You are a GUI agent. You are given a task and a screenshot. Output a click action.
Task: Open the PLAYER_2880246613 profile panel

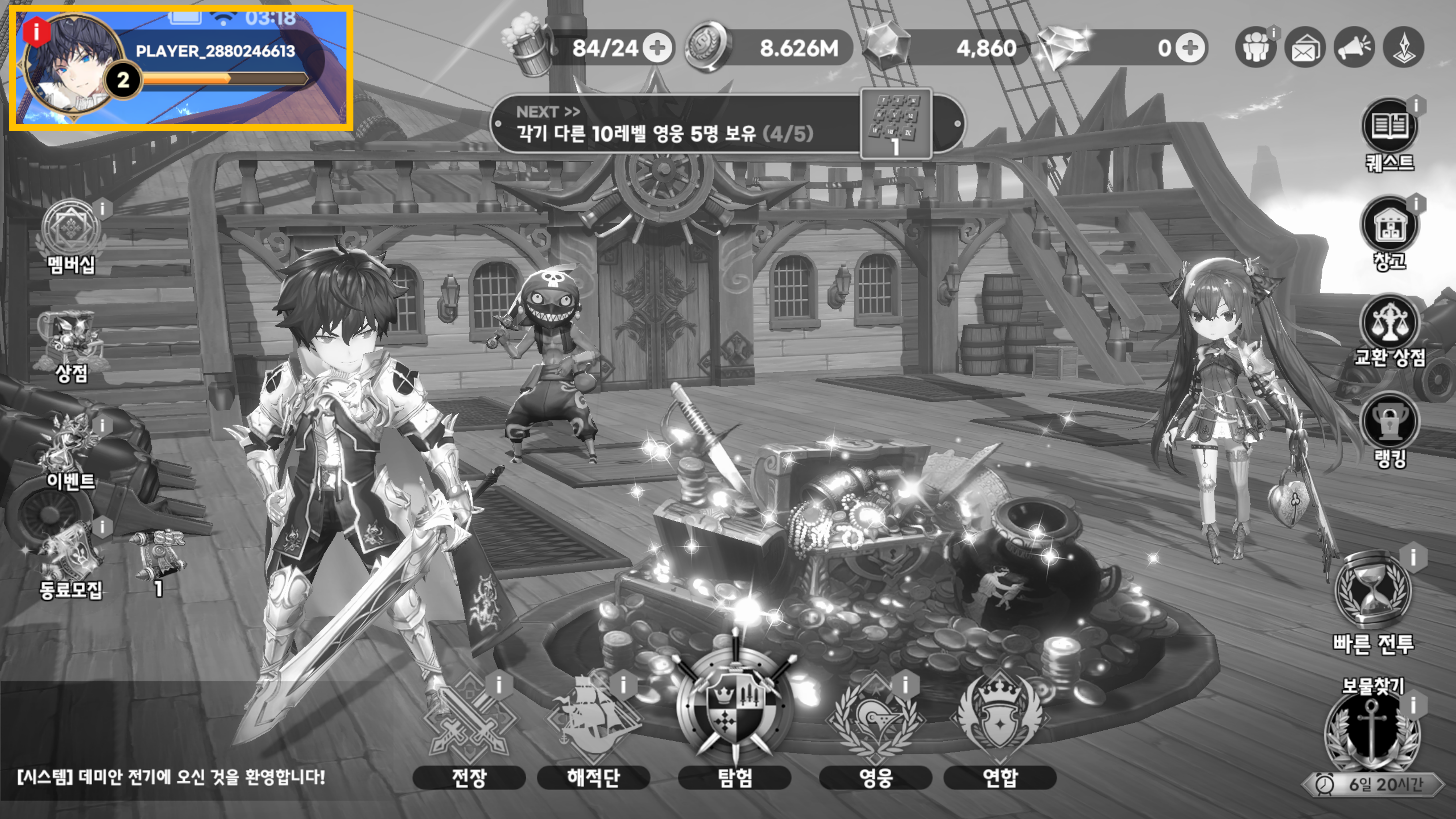pyautogui.click(x=181, y=68)
